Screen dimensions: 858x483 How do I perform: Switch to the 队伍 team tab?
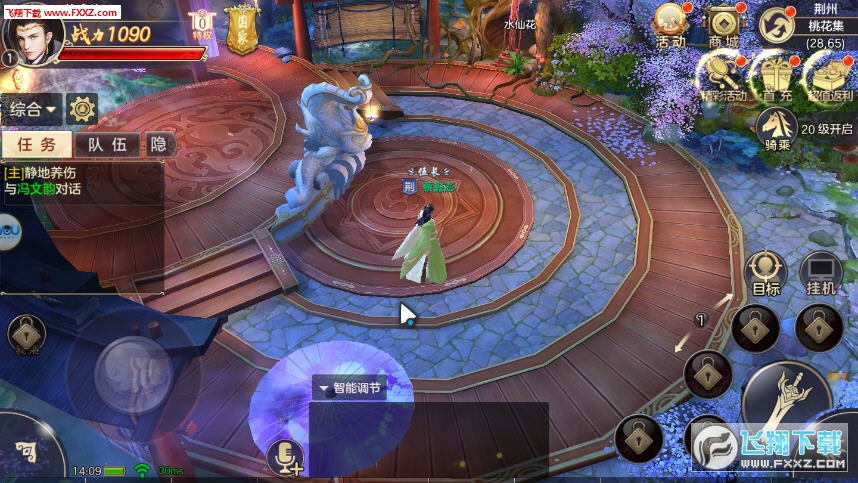pyautogui.click(x=107, y=144)
